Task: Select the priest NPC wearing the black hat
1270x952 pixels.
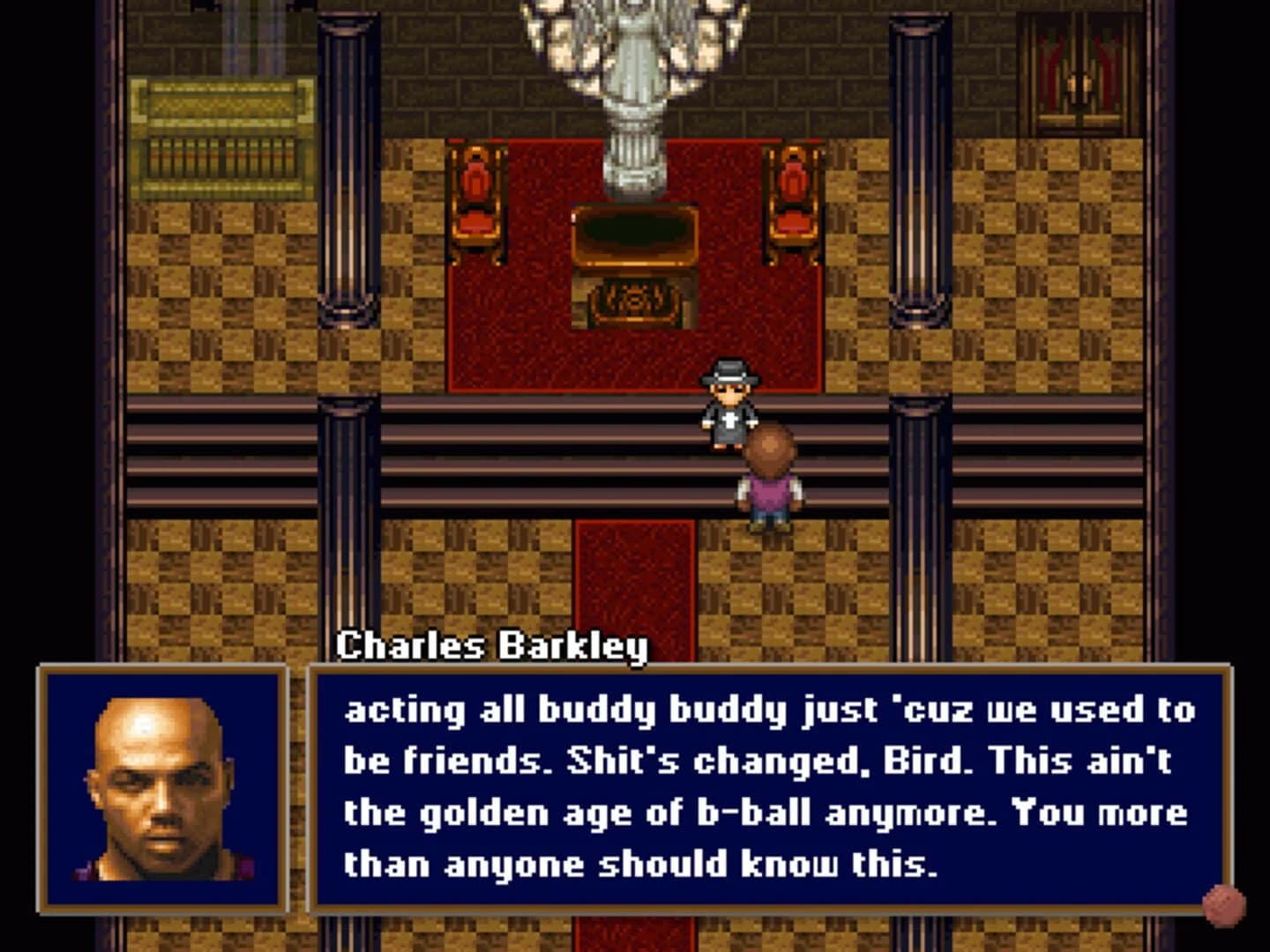Action: tap(728, 405)
